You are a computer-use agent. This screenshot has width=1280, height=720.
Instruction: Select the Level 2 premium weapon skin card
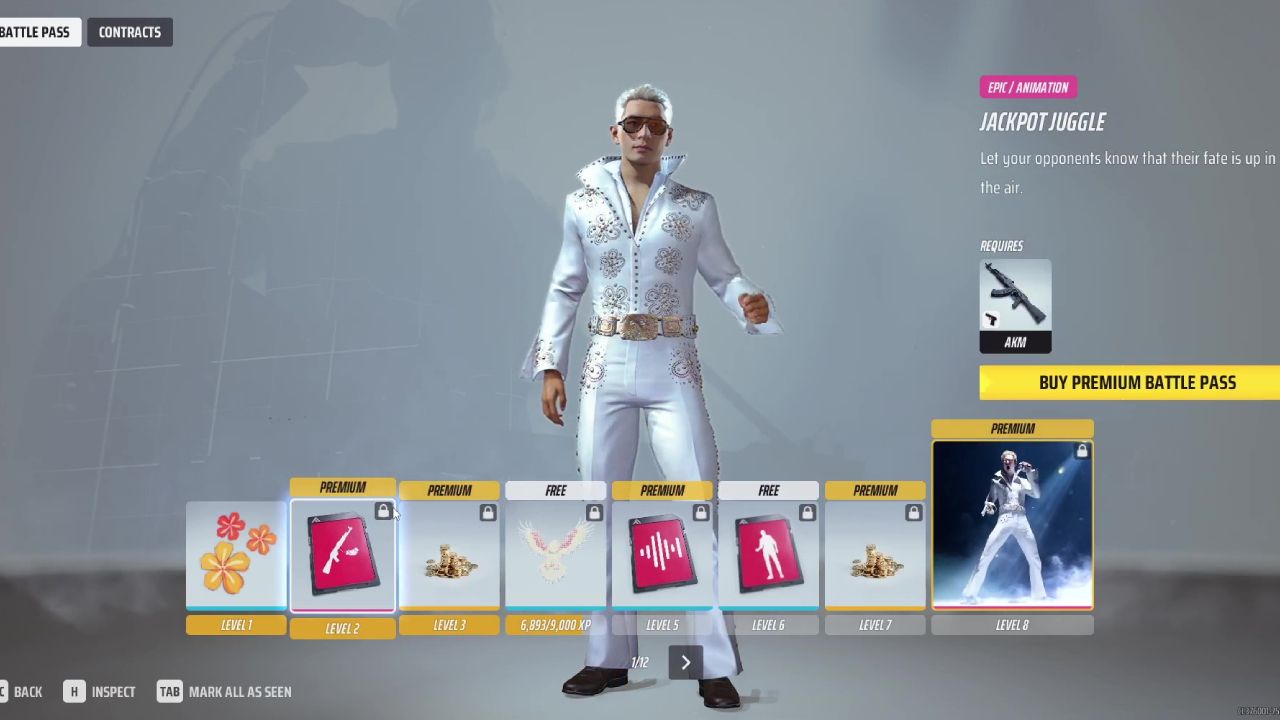point(342,555)
